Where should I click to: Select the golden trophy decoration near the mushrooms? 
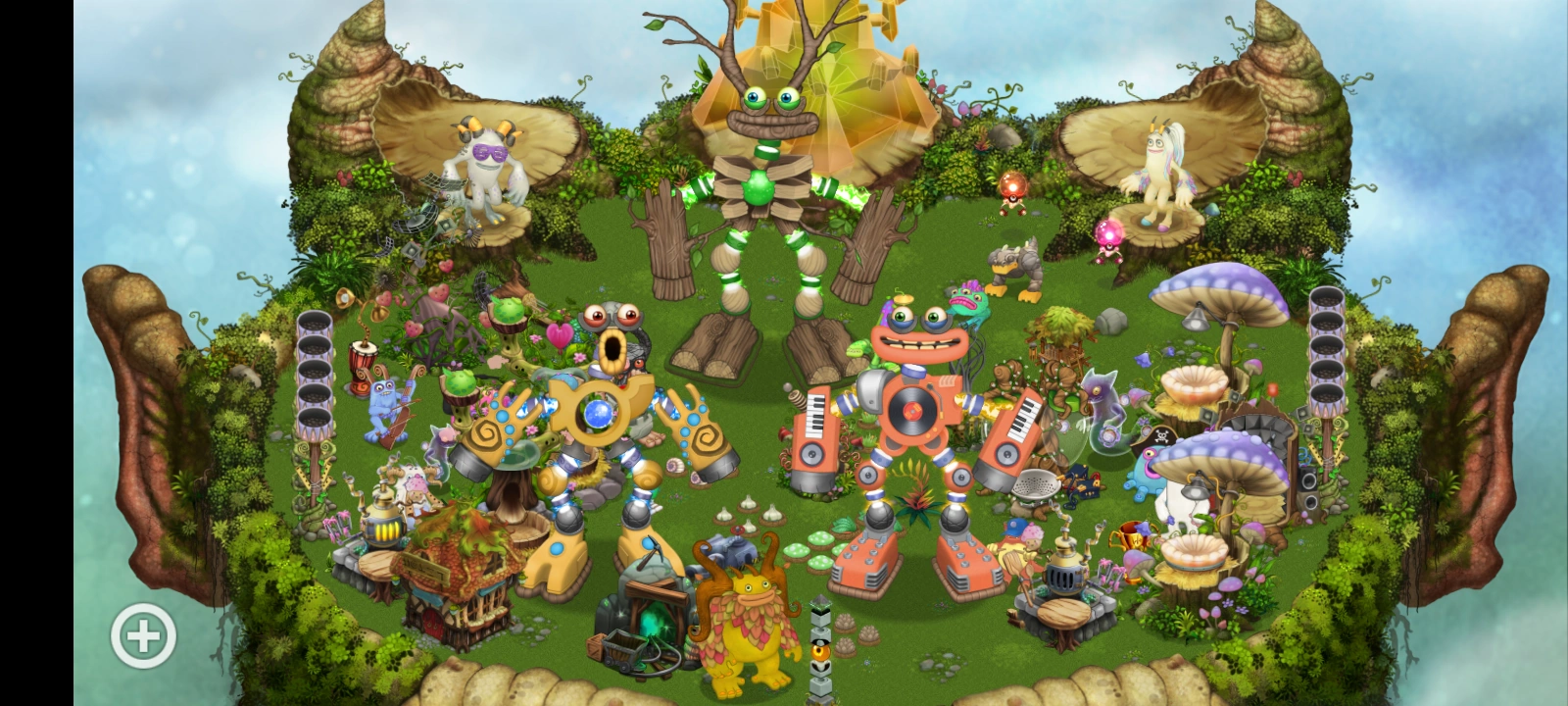[1134, 541]
